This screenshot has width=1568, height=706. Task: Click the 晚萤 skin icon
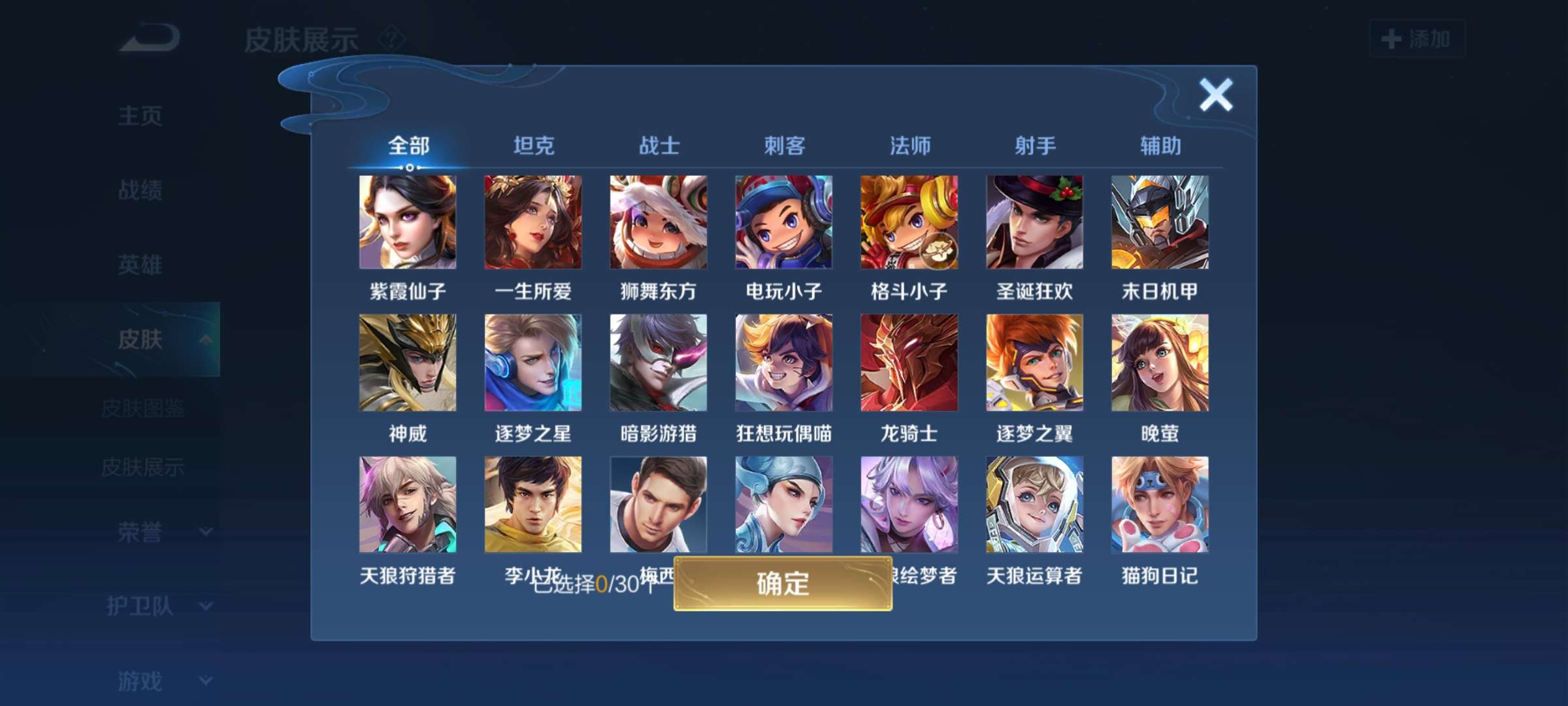(1158, 363)
